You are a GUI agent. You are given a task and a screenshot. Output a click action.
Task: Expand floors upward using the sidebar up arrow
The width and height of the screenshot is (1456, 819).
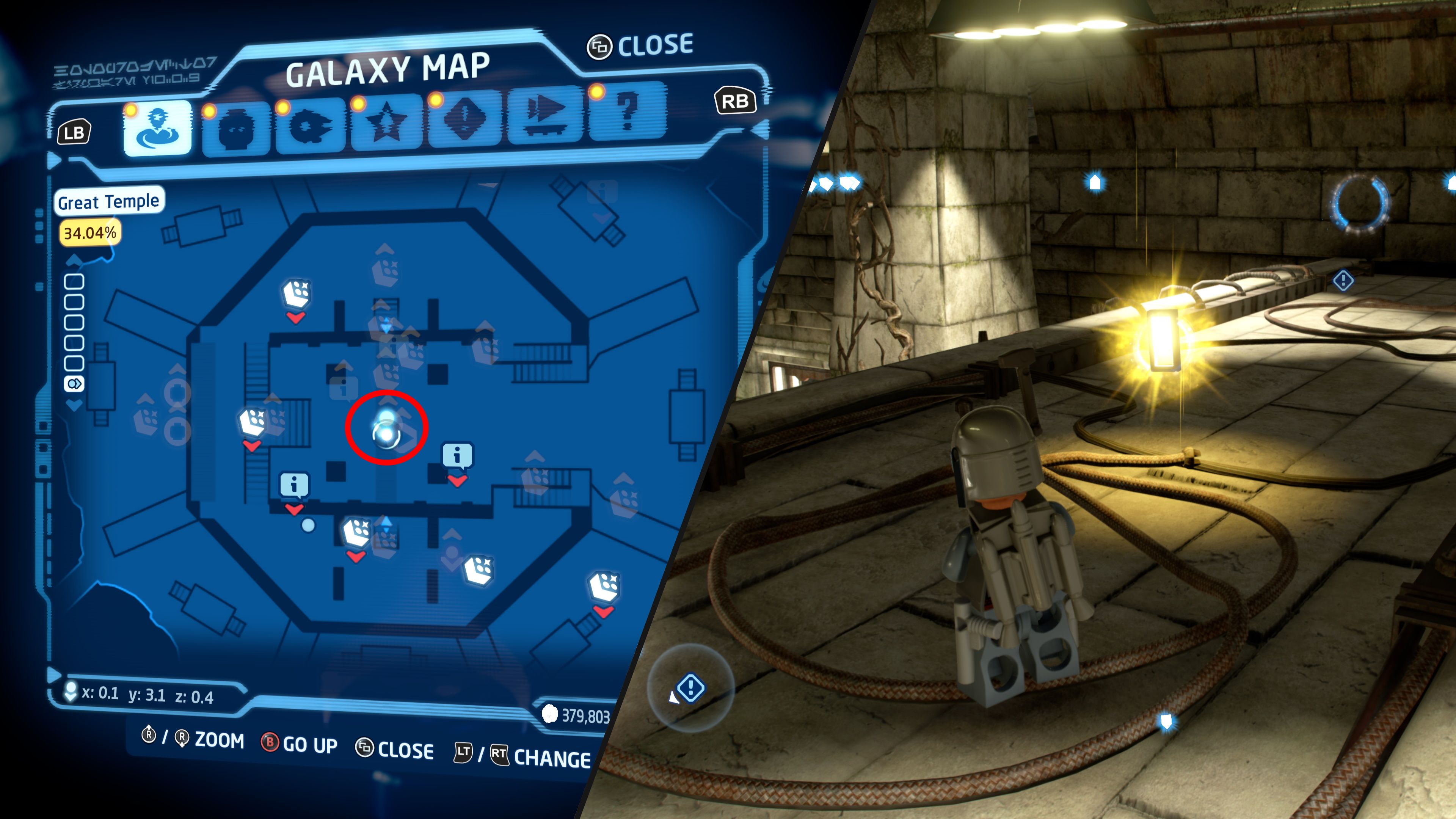point(74,260)
